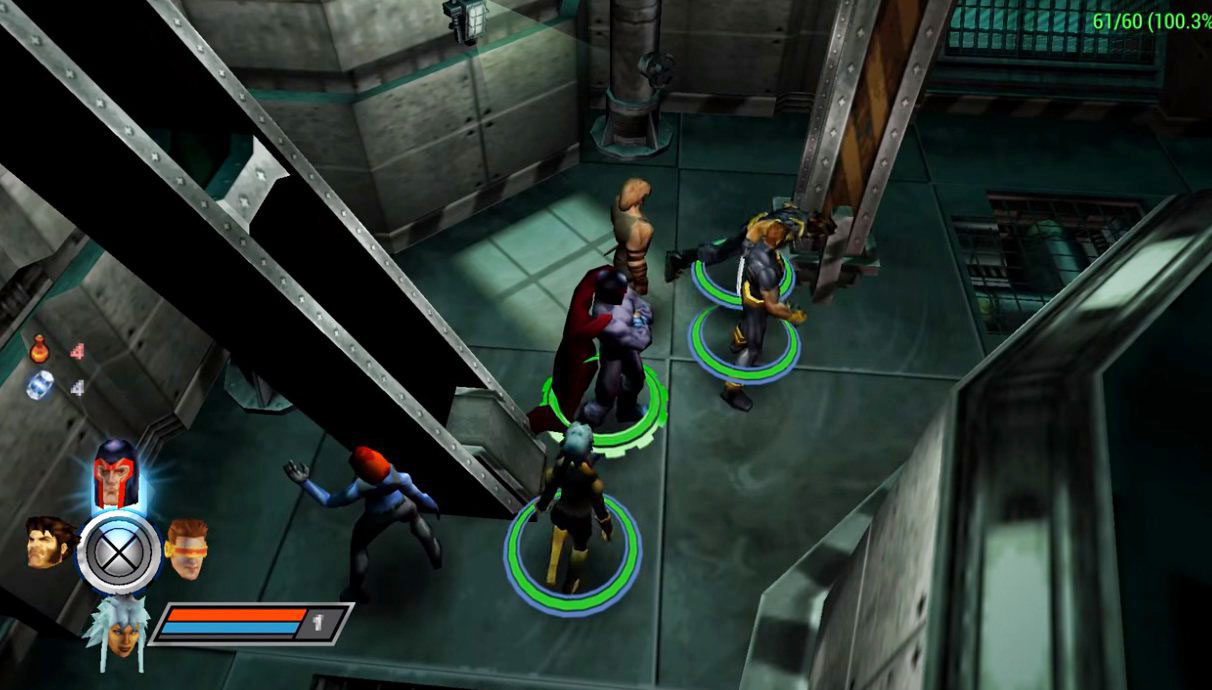Use the red health potion icon
1212x690 pixels.
click(x=40, y=350)
